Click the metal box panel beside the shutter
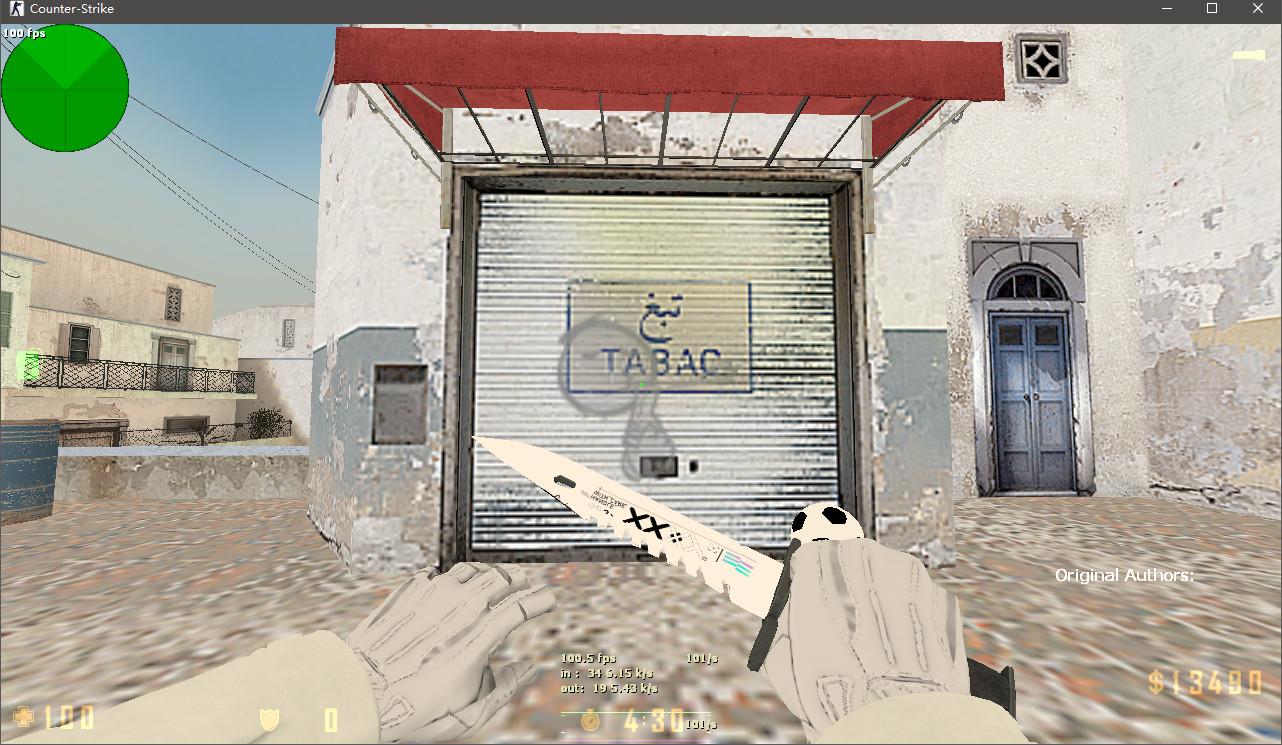 click(x=400, y=403)
